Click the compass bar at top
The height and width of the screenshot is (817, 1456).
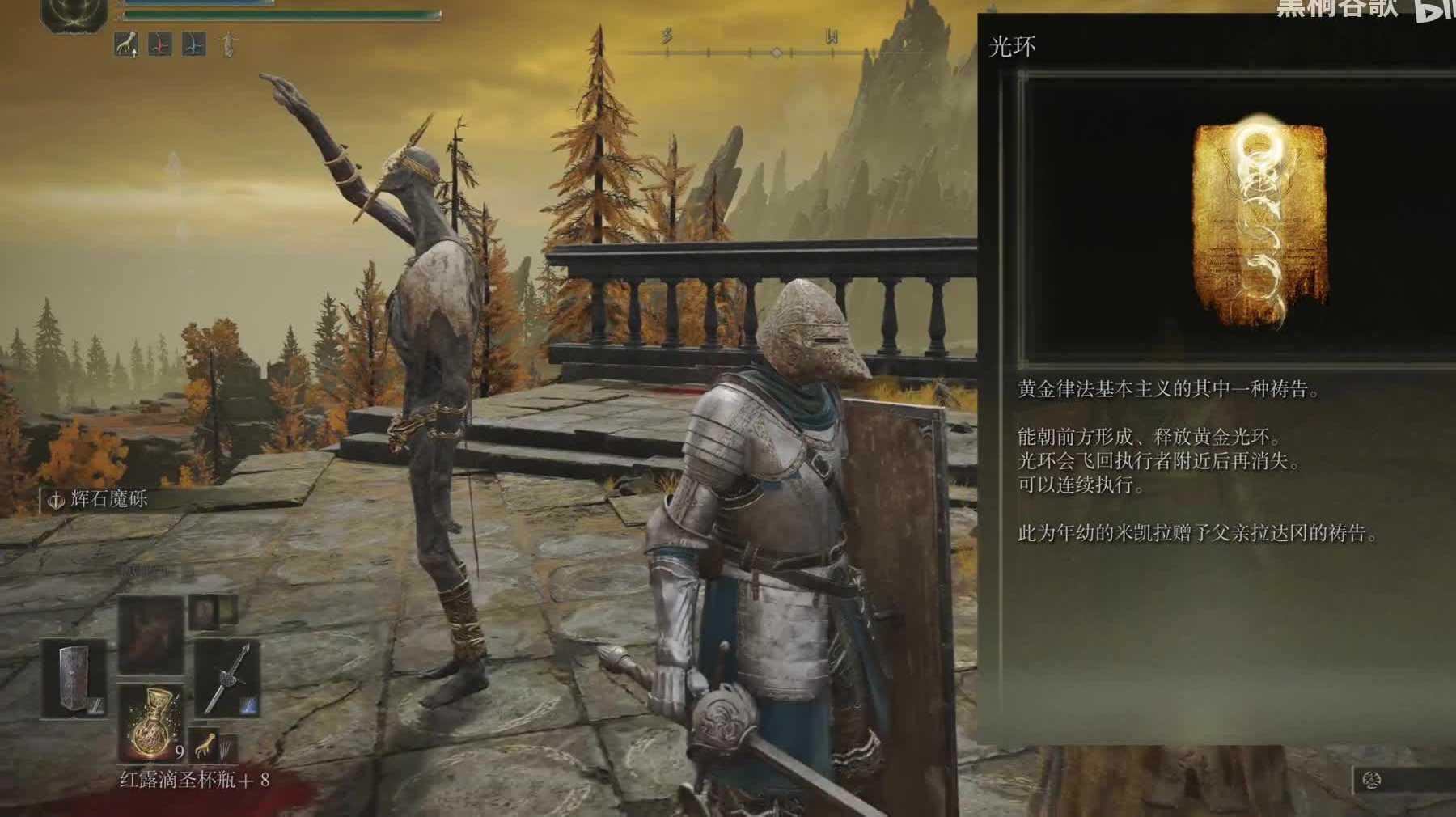(775, 53)
